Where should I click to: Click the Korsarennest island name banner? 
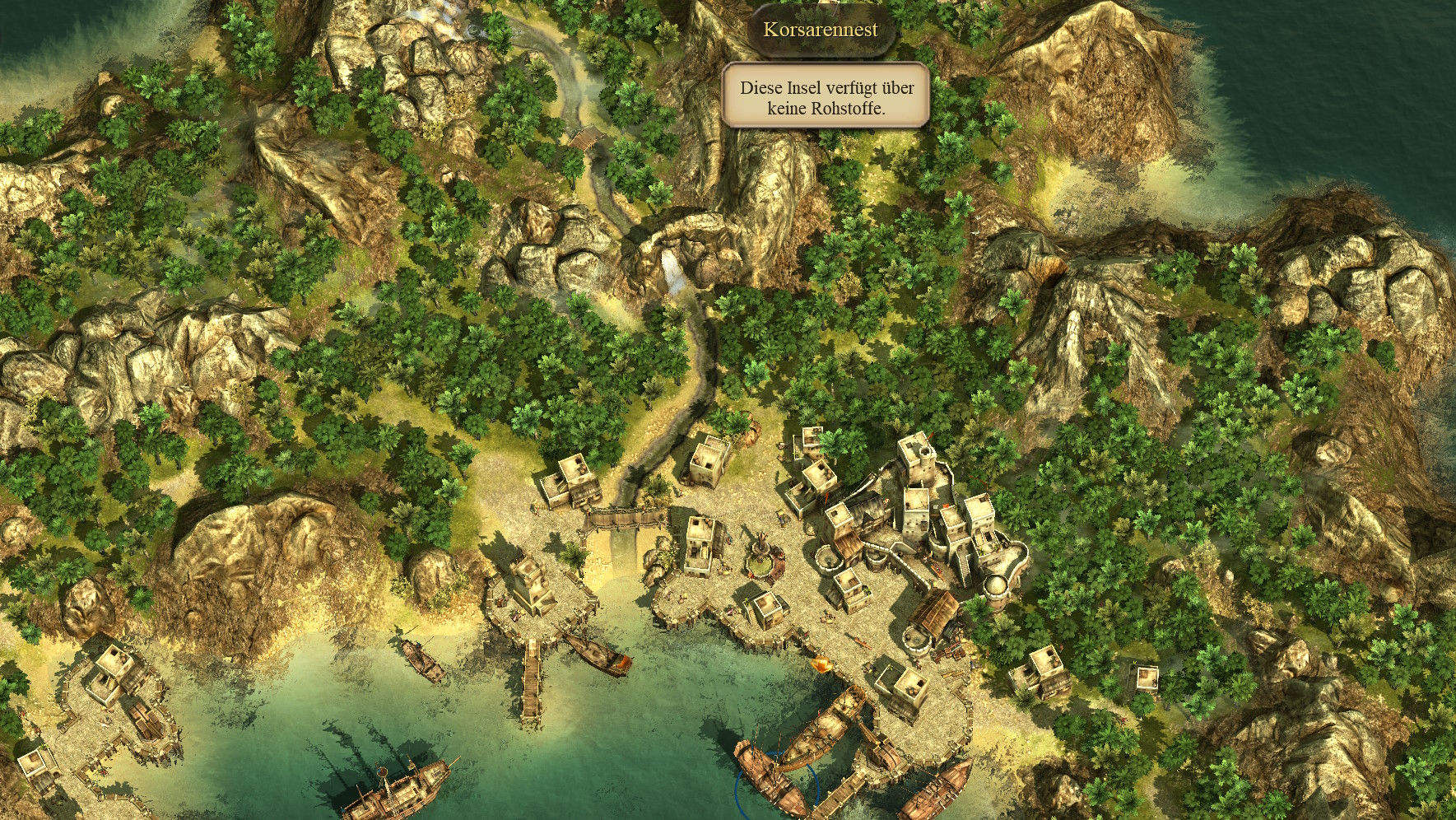click(821, 30)
